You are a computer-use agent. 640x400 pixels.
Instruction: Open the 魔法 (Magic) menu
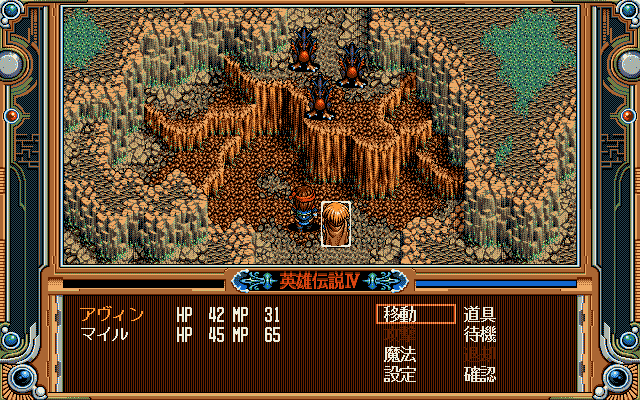pos(400,354)
